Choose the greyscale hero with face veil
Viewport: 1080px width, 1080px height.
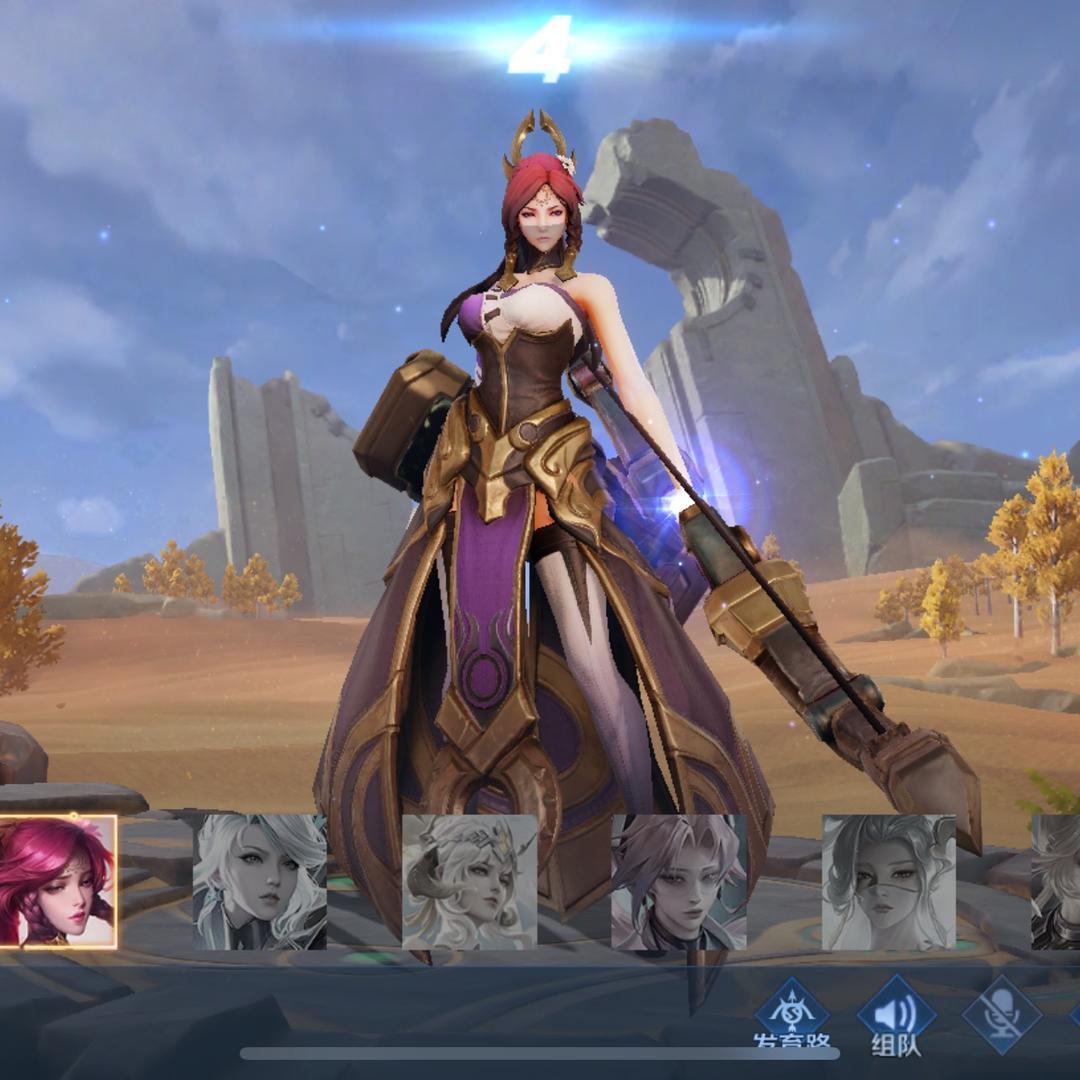click(x=888, y=881)
